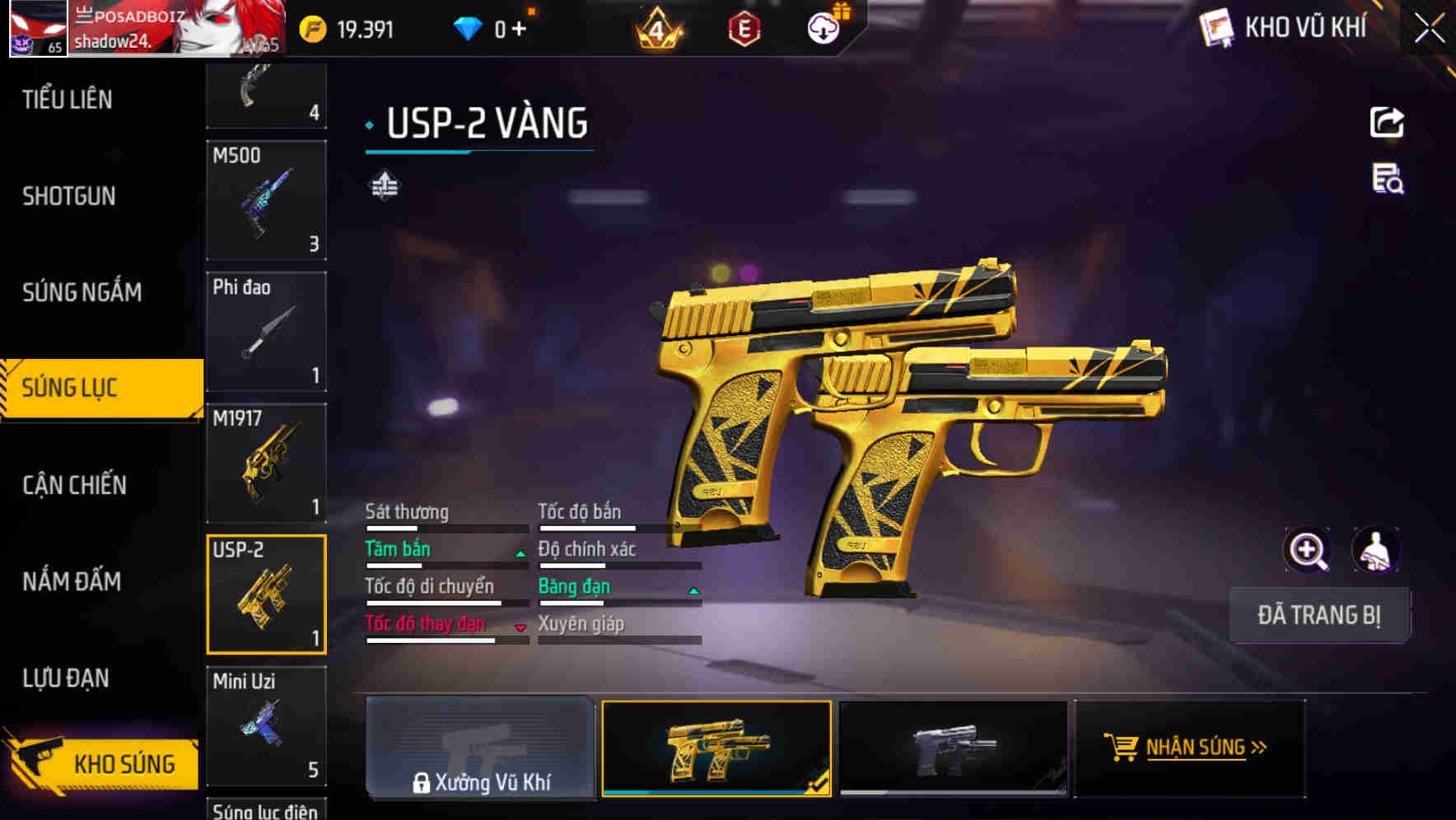Switch to the SHOTGUN weapon category
Screen dimensions: 1456x820
(x=69, y=196)
